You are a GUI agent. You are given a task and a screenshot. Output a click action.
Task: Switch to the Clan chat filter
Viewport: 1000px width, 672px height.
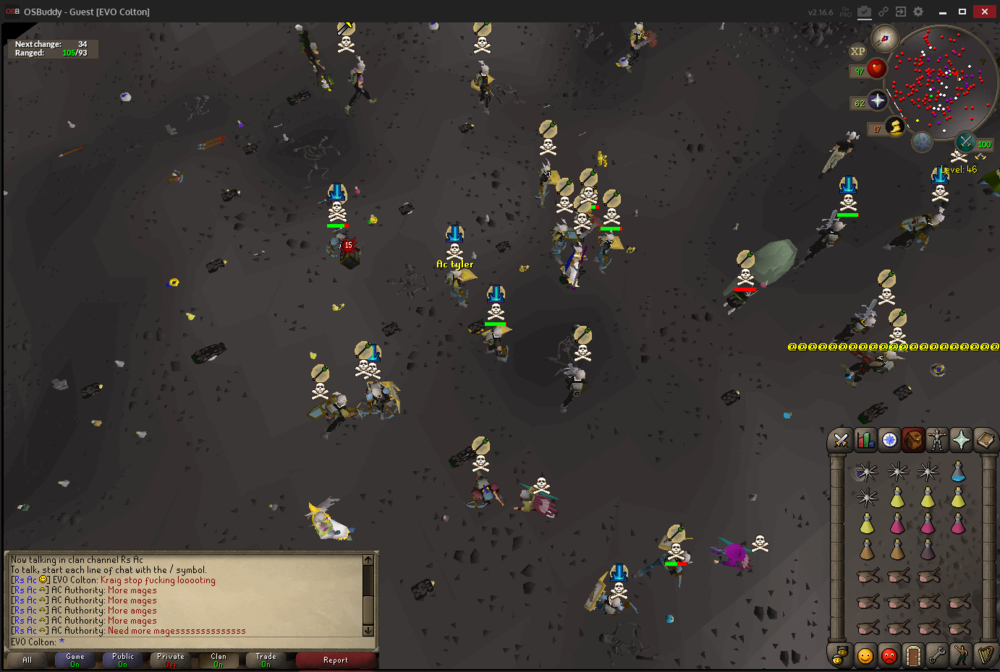[x=218, y=660]
